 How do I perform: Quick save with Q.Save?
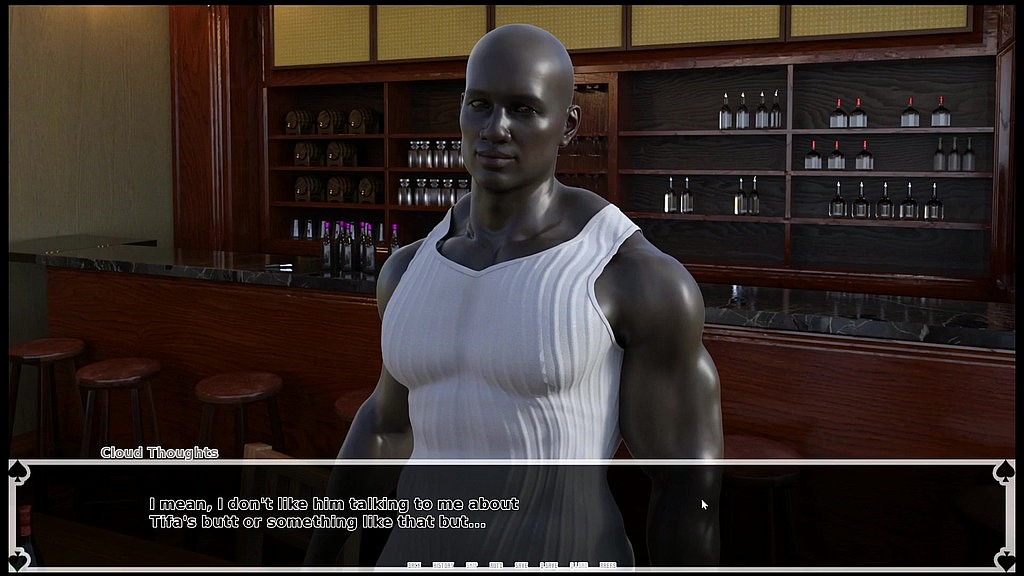(549, 566)
